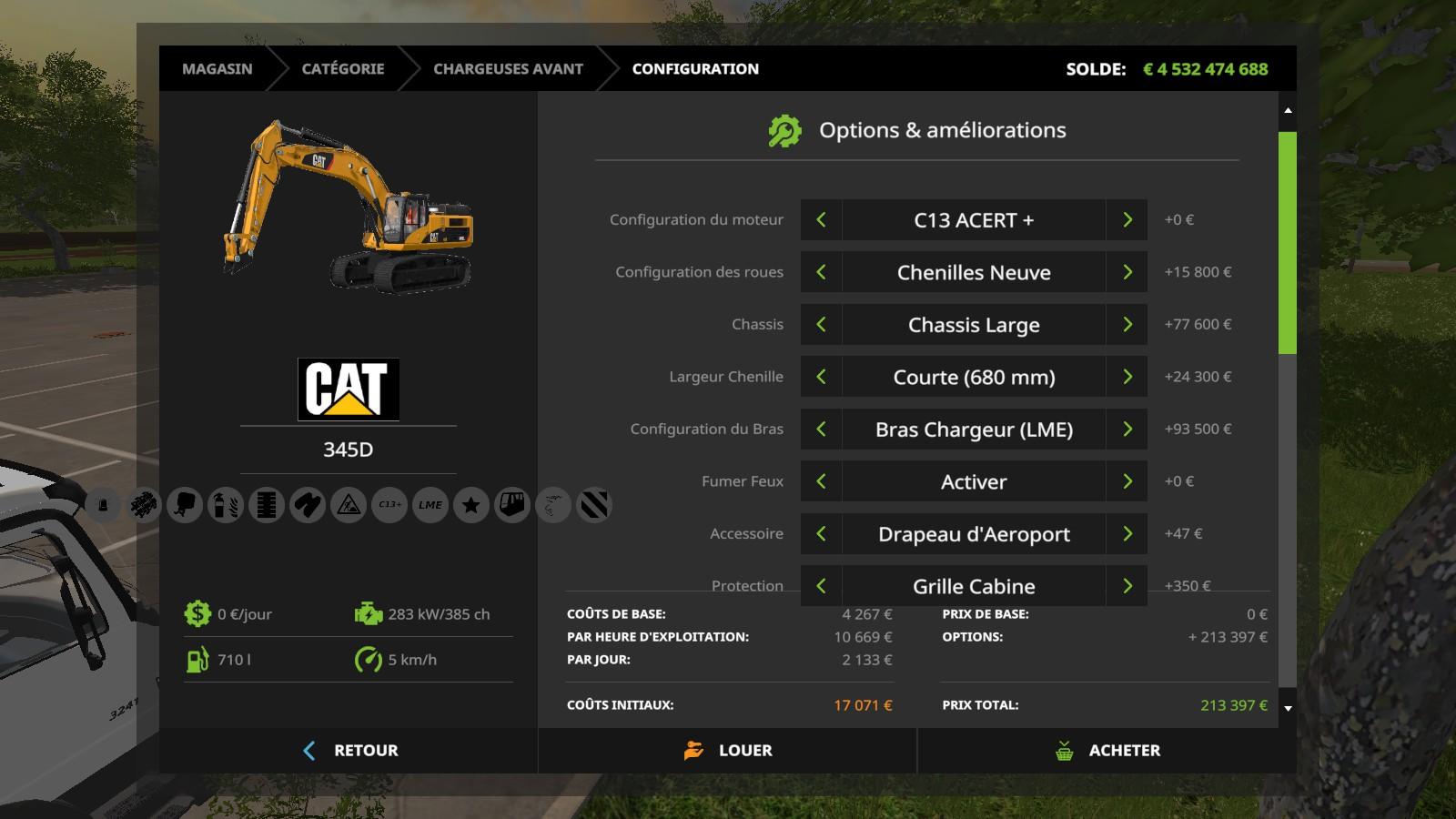Go back with the Retour button
The height and width of the screenshot is (819, 1456).
pyautogui.click(x=349, y=751)
